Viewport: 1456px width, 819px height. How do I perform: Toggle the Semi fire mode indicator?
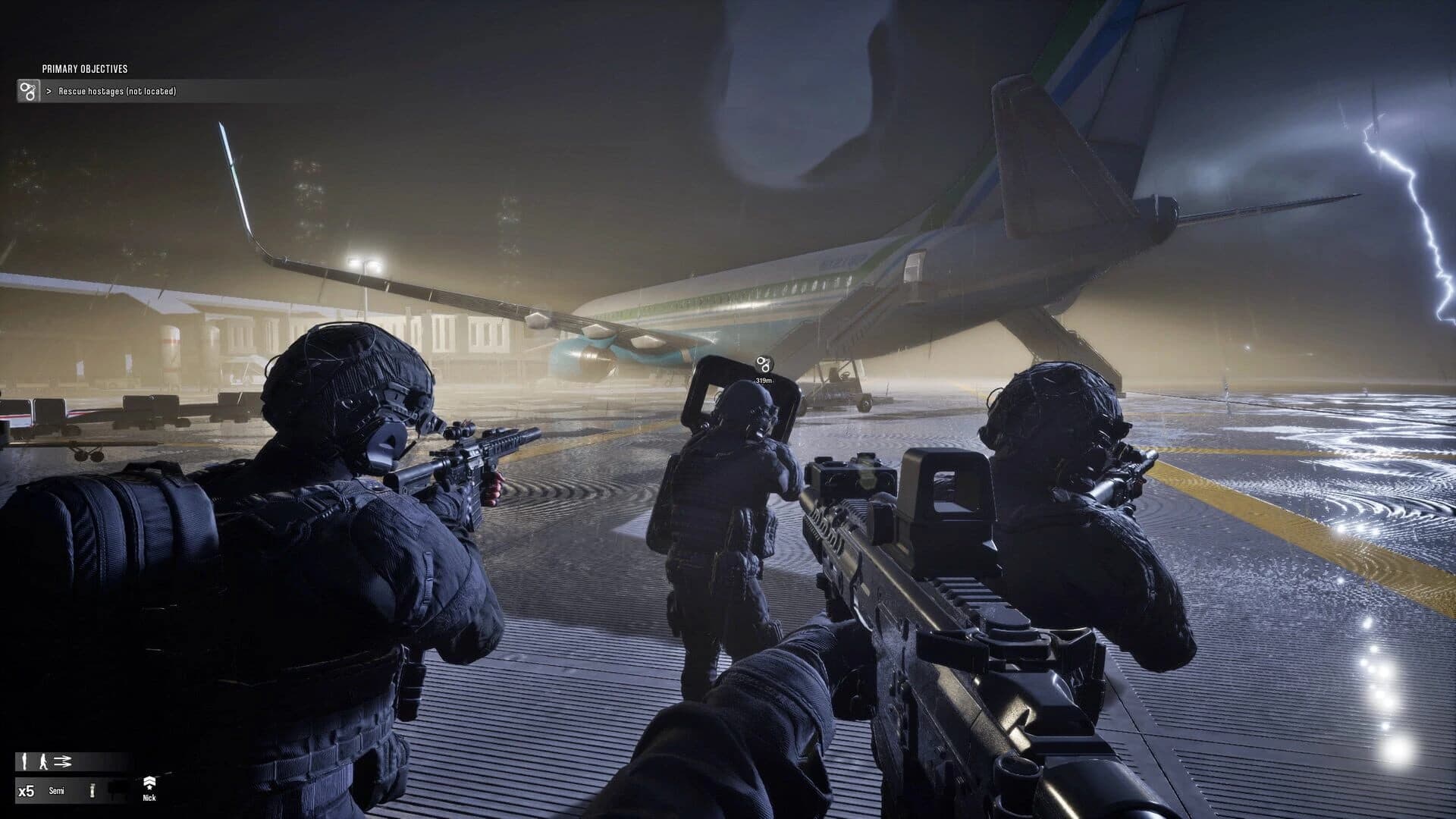(55, 790)
